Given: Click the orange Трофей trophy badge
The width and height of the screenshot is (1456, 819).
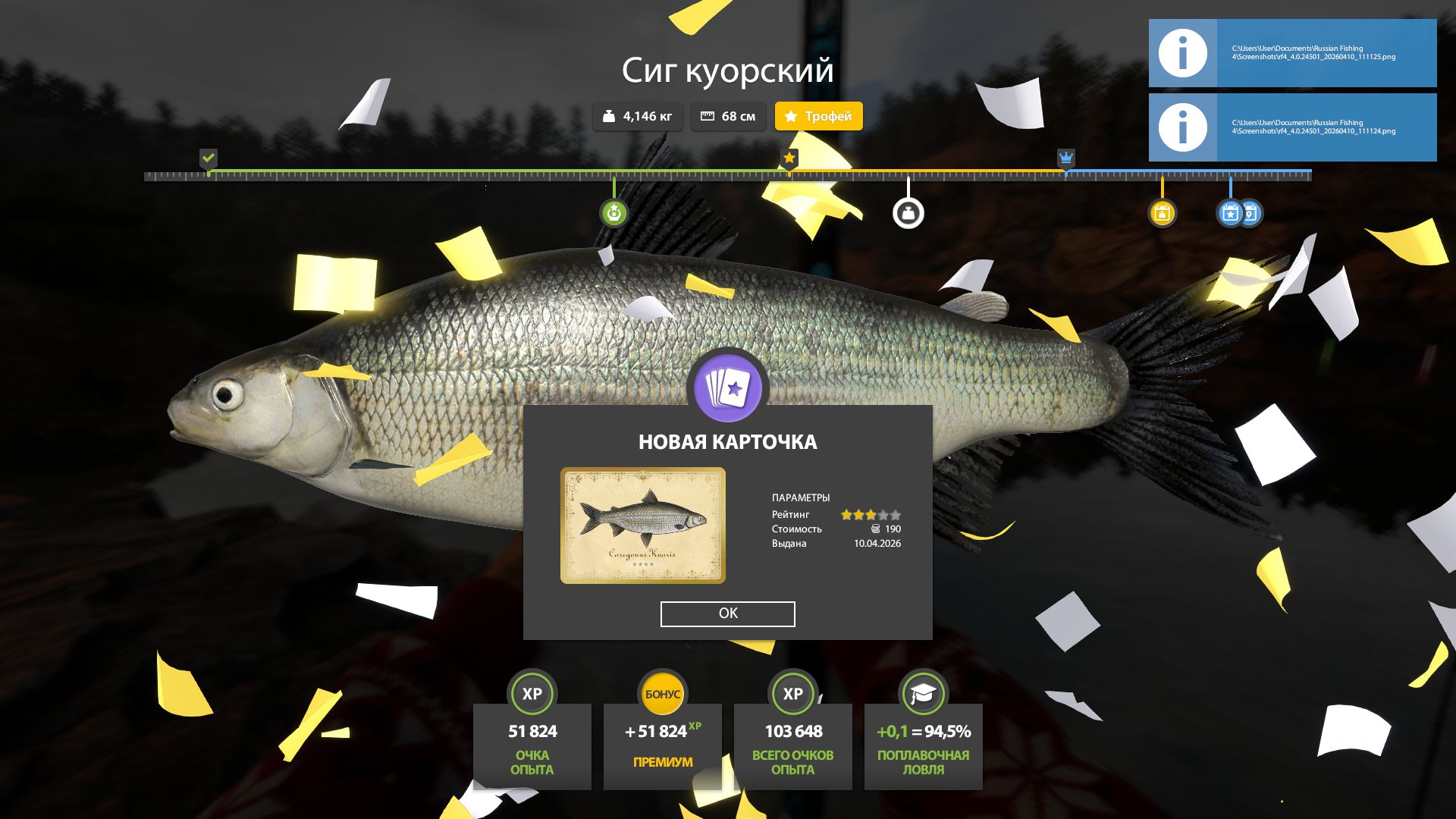Looking at the screenshot, I should [x=818, y=116].
